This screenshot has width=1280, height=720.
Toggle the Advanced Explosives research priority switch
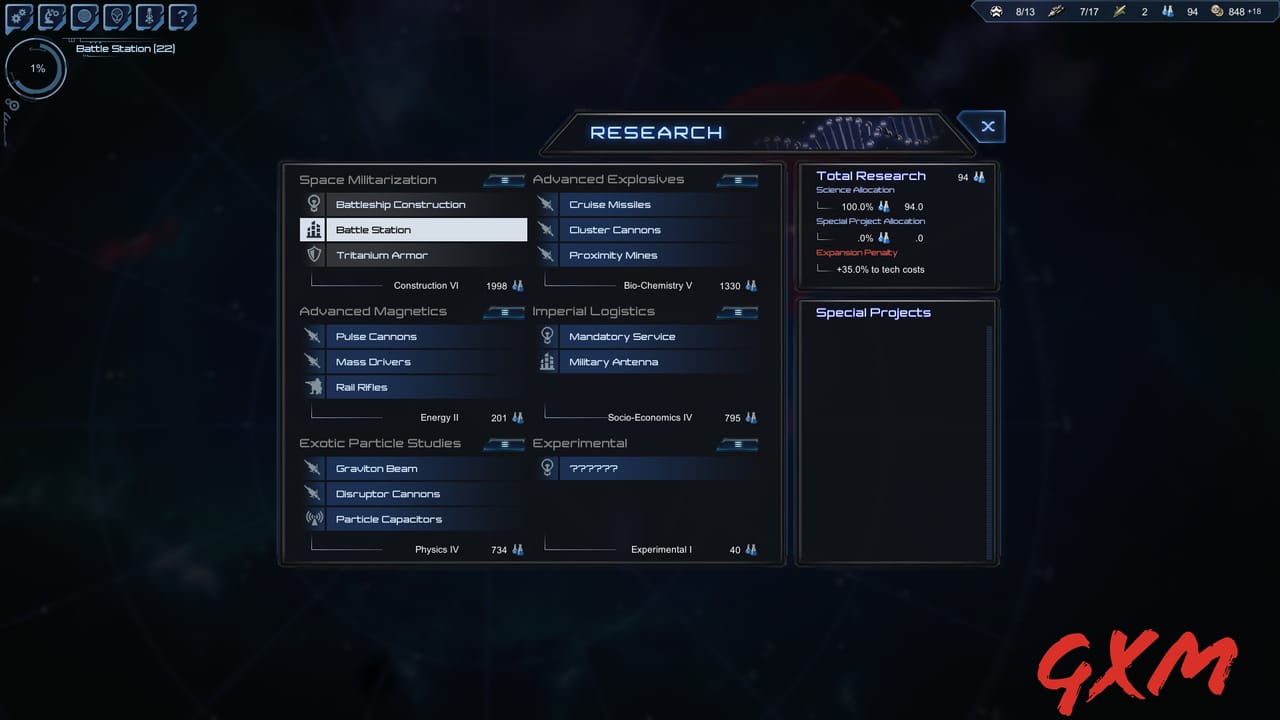[737, 180]
